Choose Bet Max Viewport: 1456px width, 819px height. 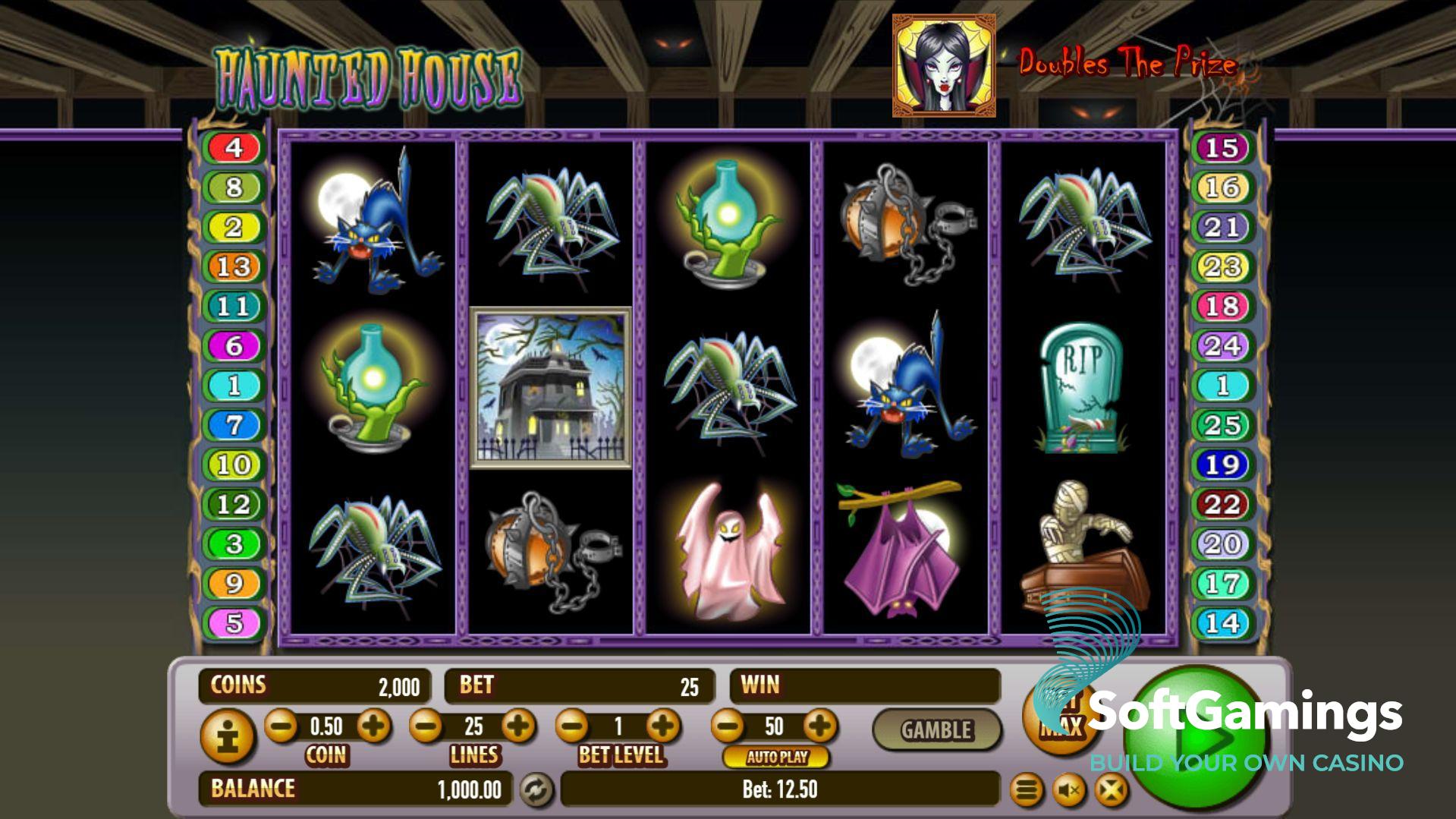click(1060, 717)
